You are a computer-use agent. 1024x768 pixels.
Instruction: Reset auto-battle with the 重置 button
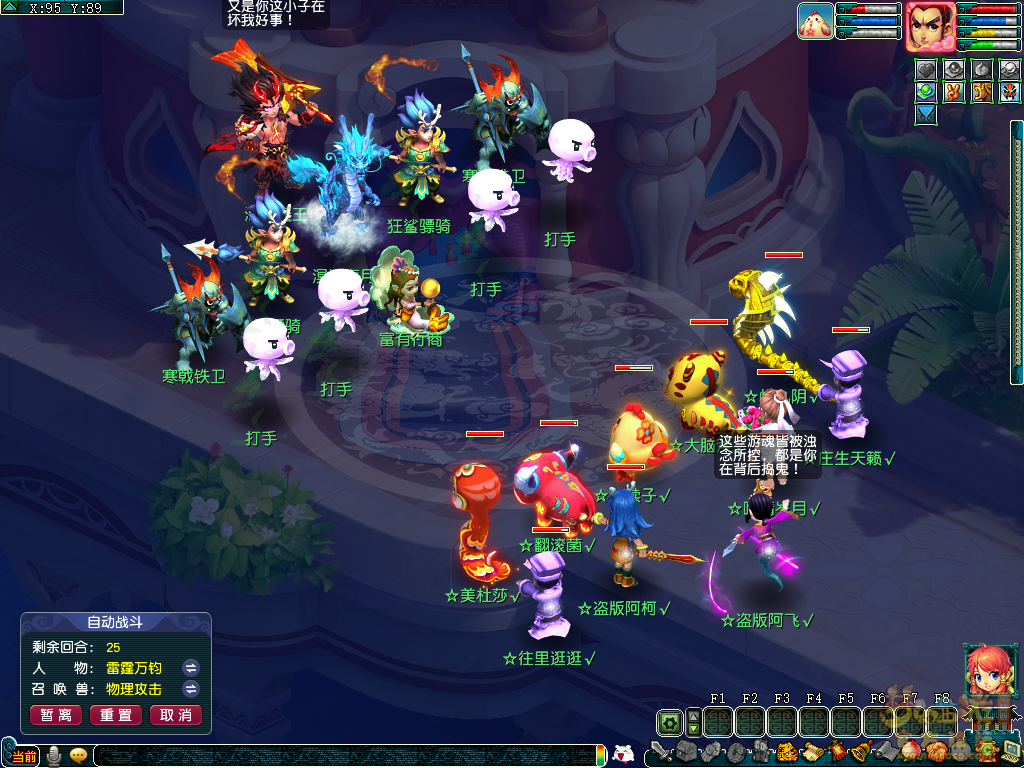[x=116, y=715]
